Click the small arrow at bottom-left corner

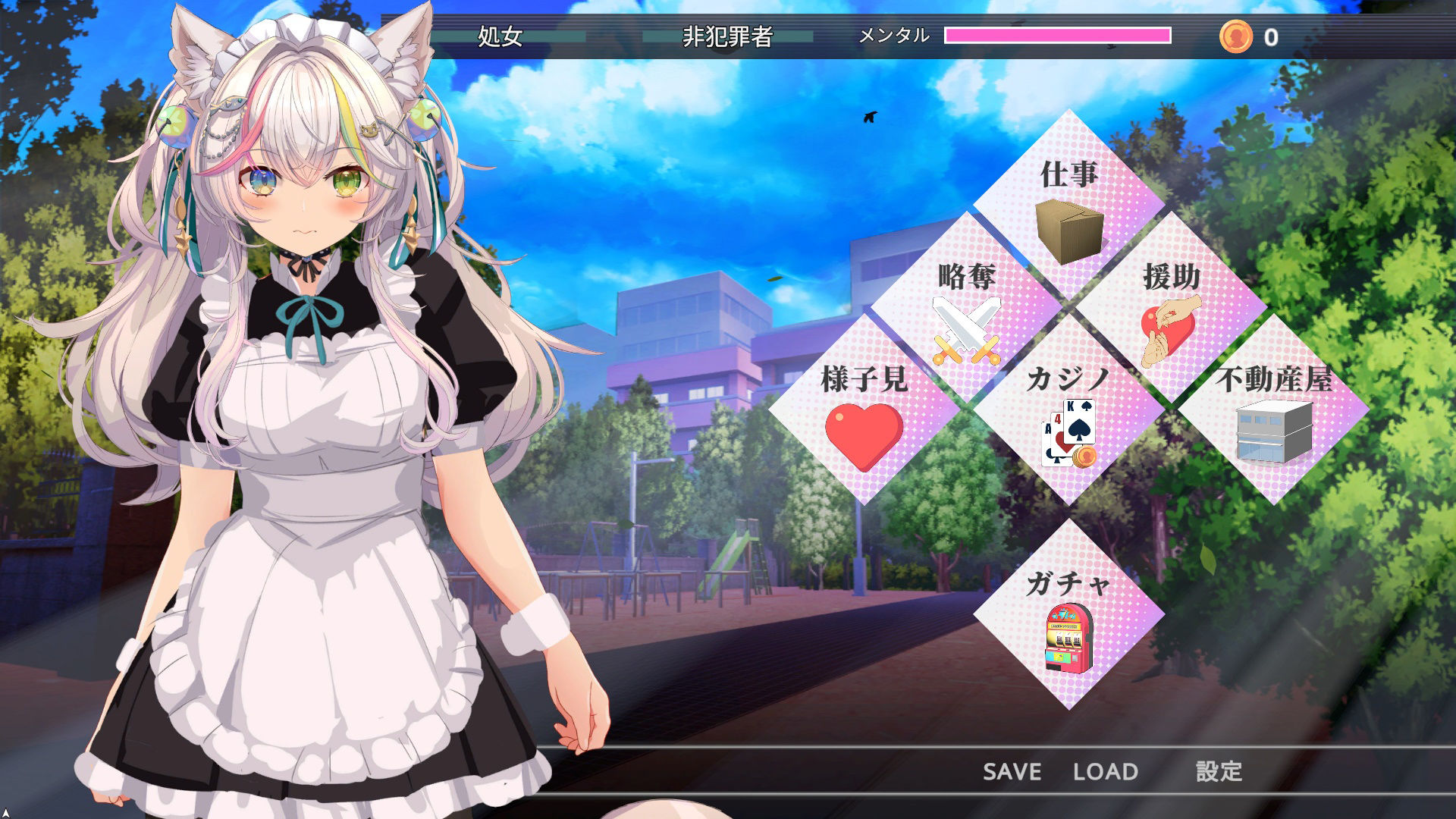coord(8,811)
